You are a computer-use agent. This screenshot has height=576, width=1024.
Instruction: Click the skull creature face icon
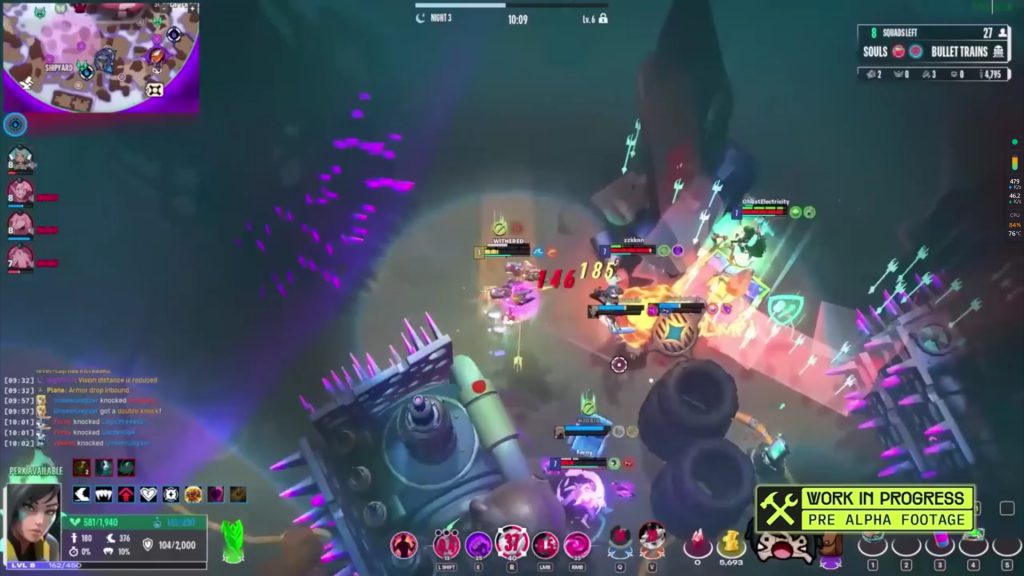[x=781, y=545]
